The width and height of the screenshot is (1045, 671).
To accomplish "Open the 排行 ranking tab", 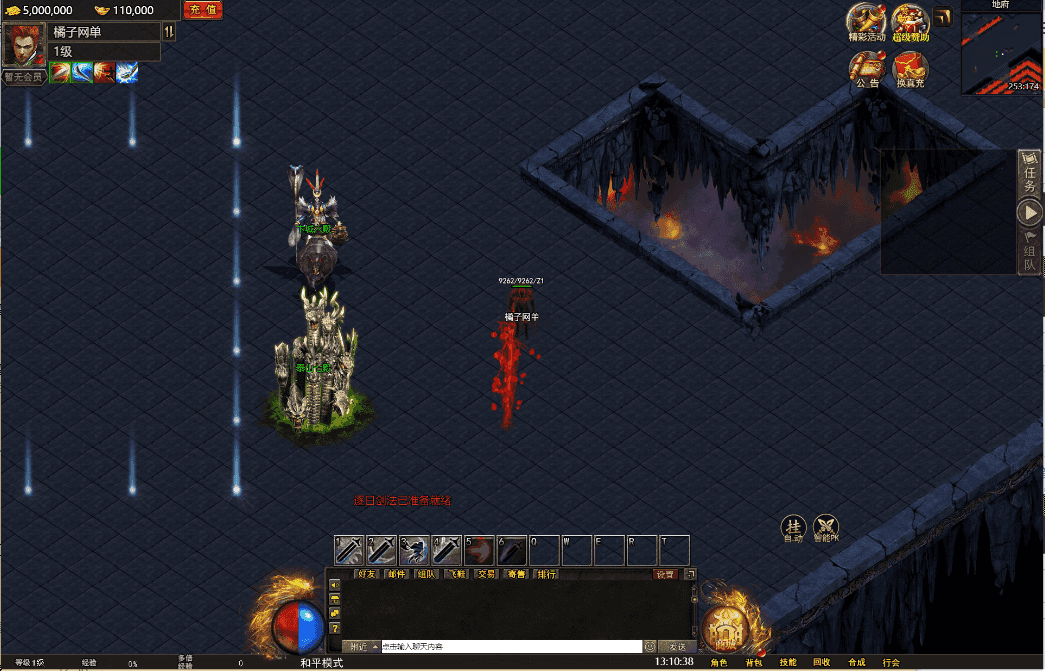I will point(546,574).
